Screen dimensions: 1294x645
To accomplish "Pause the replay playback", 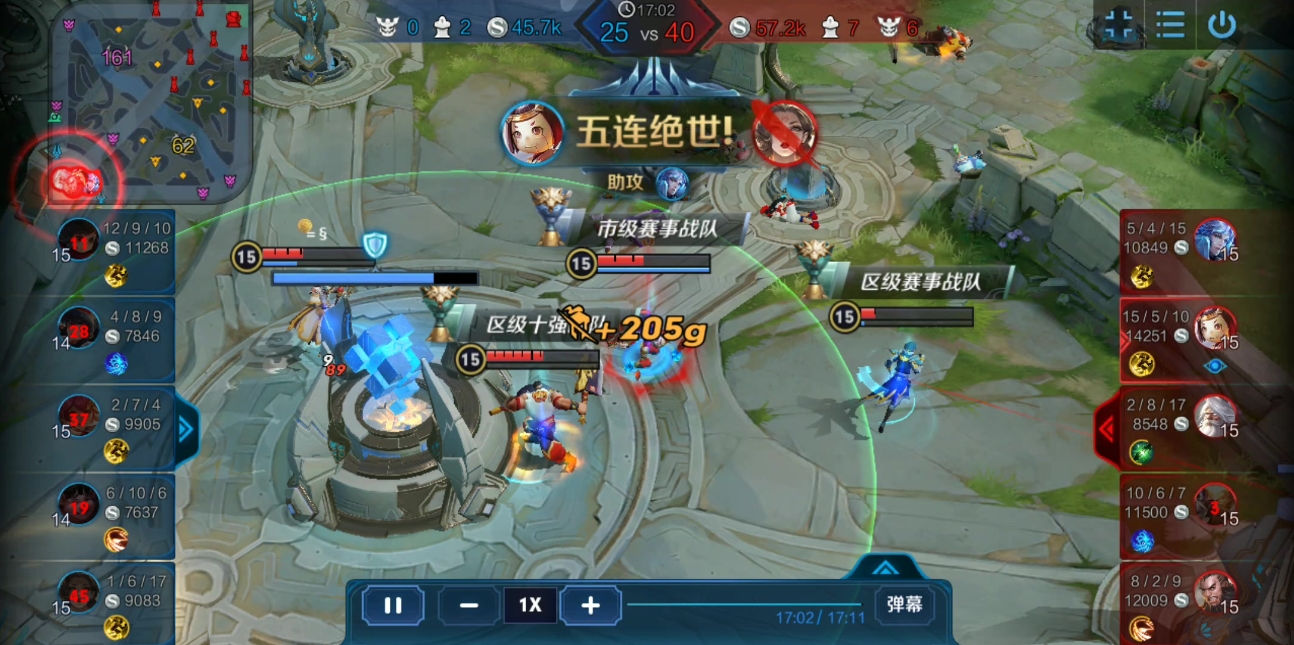I will pyautogui.click(x=393, y=605).
